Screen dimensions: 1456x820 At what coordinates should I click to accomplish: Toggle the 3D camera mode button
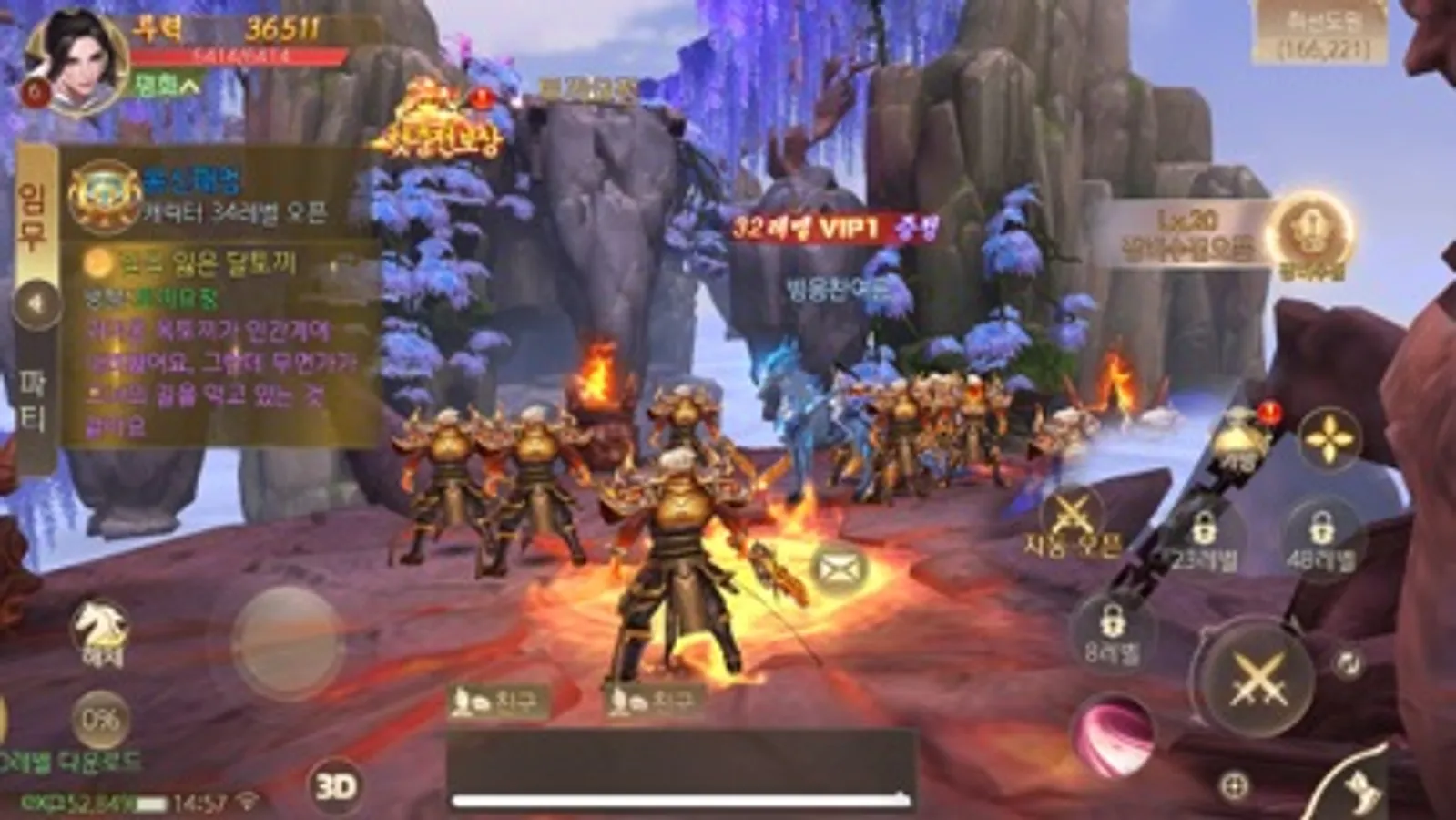point(336,784)
